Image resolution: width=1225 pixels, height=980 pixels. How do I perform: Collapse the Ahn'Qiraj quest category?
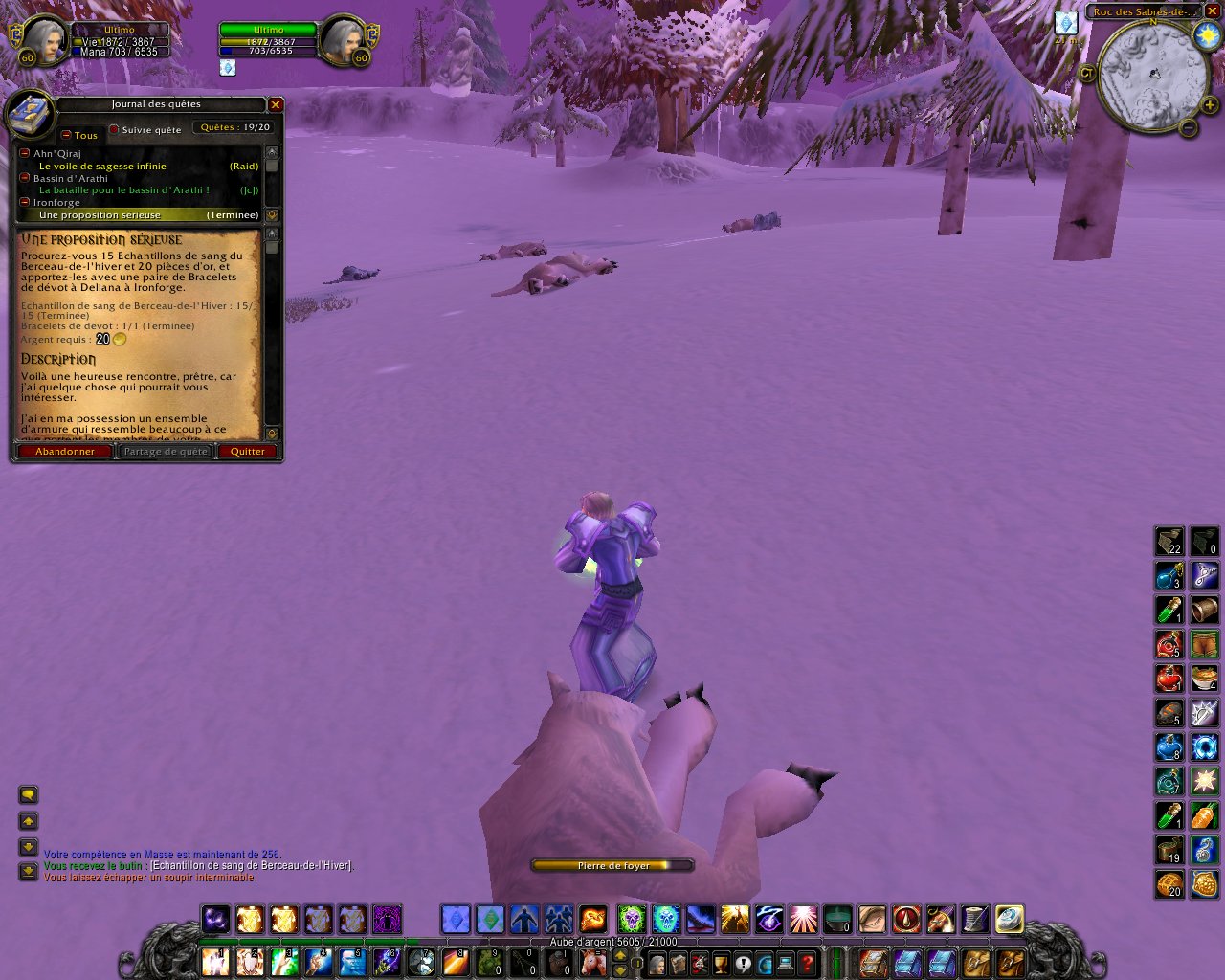click(25, 153)
